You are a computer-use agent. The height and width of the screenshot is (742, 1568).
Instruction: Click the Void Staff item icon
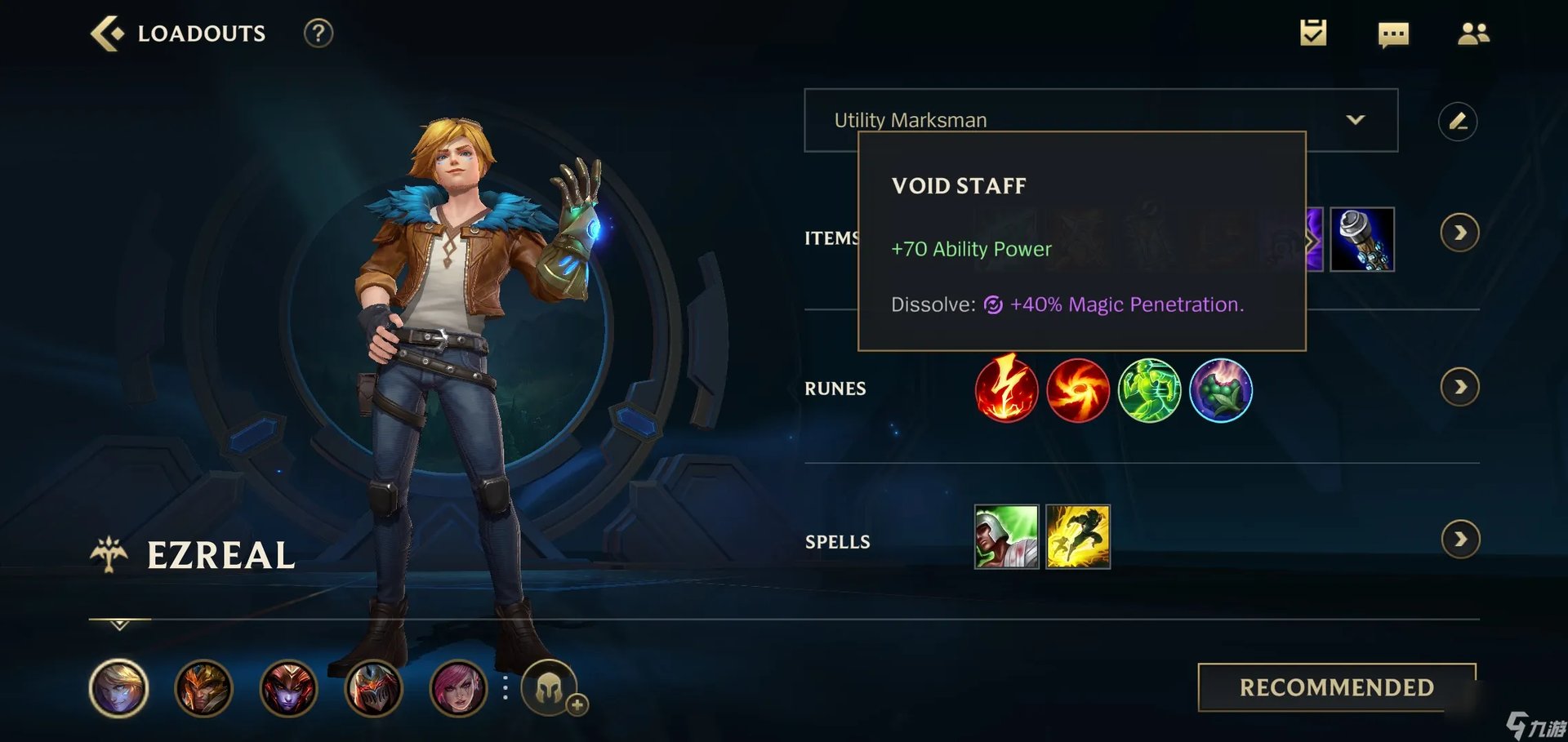tap(1362, 241)
